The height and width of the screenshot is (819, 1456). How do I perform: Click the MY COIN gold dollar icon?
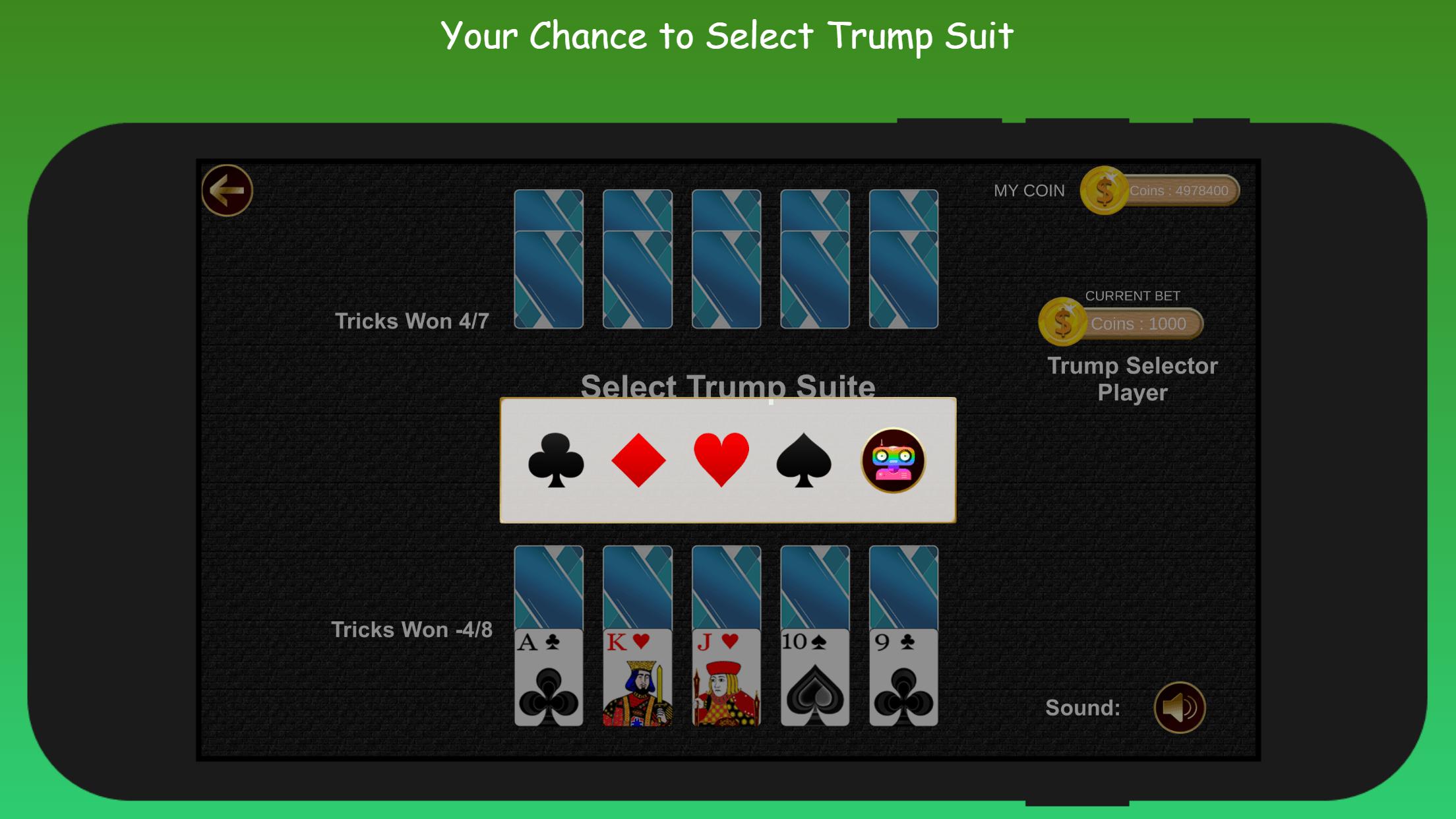[1105, 191]
